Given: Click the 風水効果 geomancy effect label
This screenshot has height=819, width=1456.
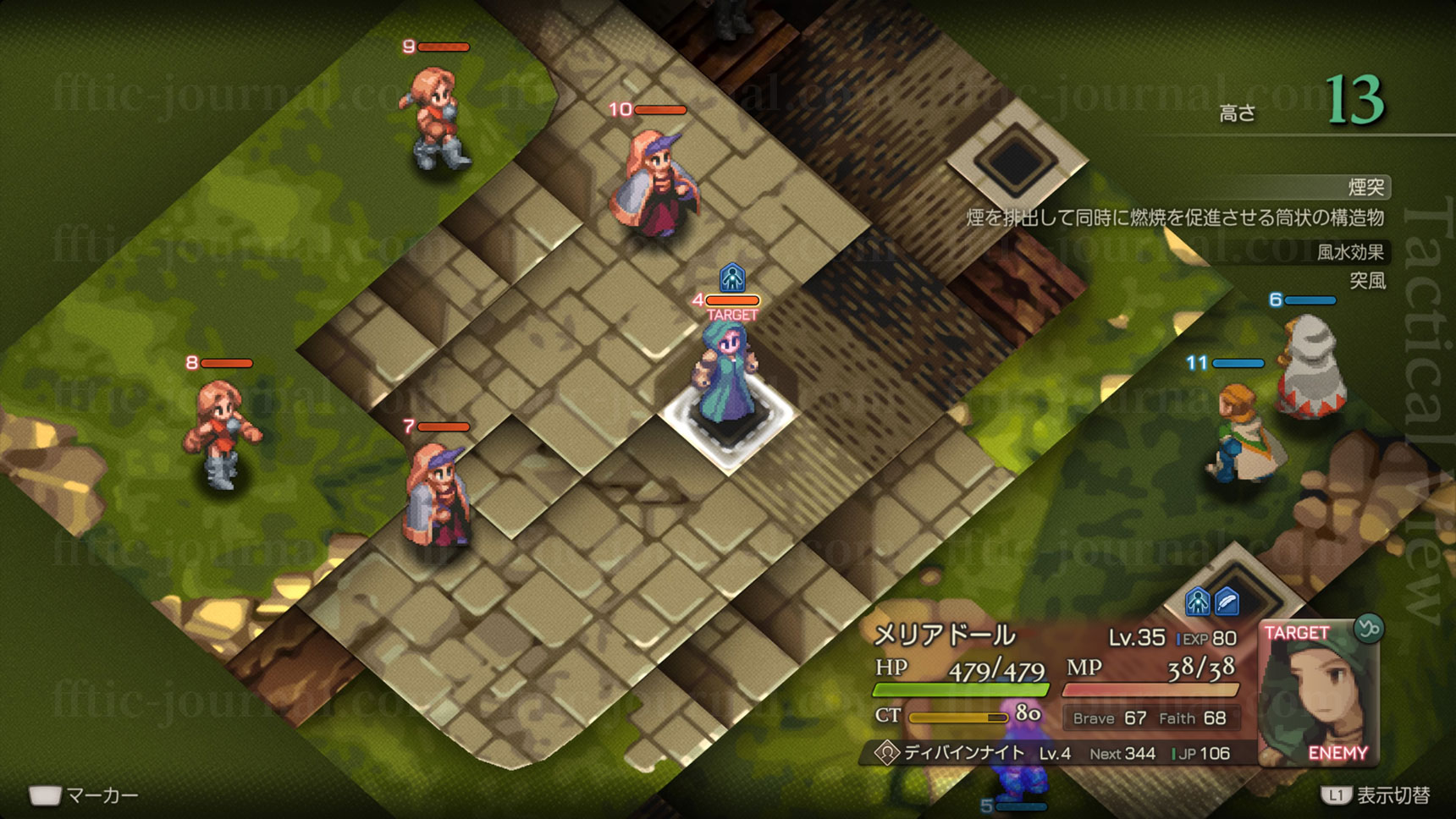Looking at the screenshot, I should point(1350,251).
